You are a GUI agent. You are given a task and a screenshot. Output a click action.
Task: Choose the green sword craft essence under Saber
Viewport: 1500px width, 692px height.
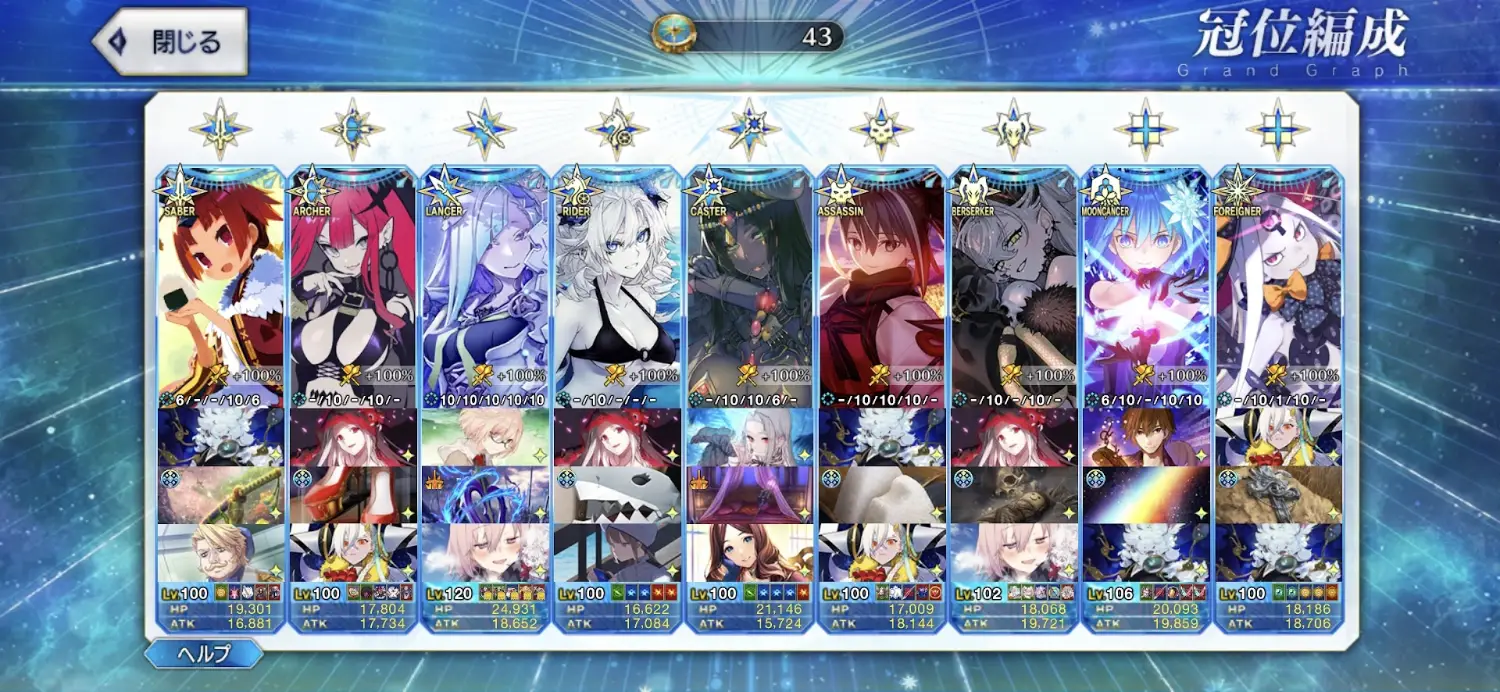coord(220,495)
